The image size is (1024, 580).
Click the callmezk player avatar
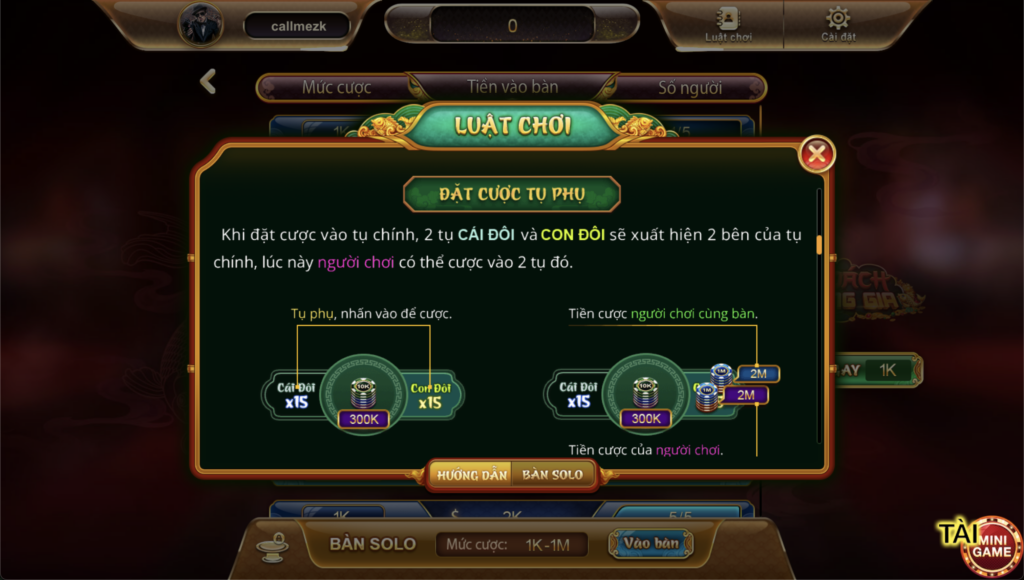coord(201,25)
